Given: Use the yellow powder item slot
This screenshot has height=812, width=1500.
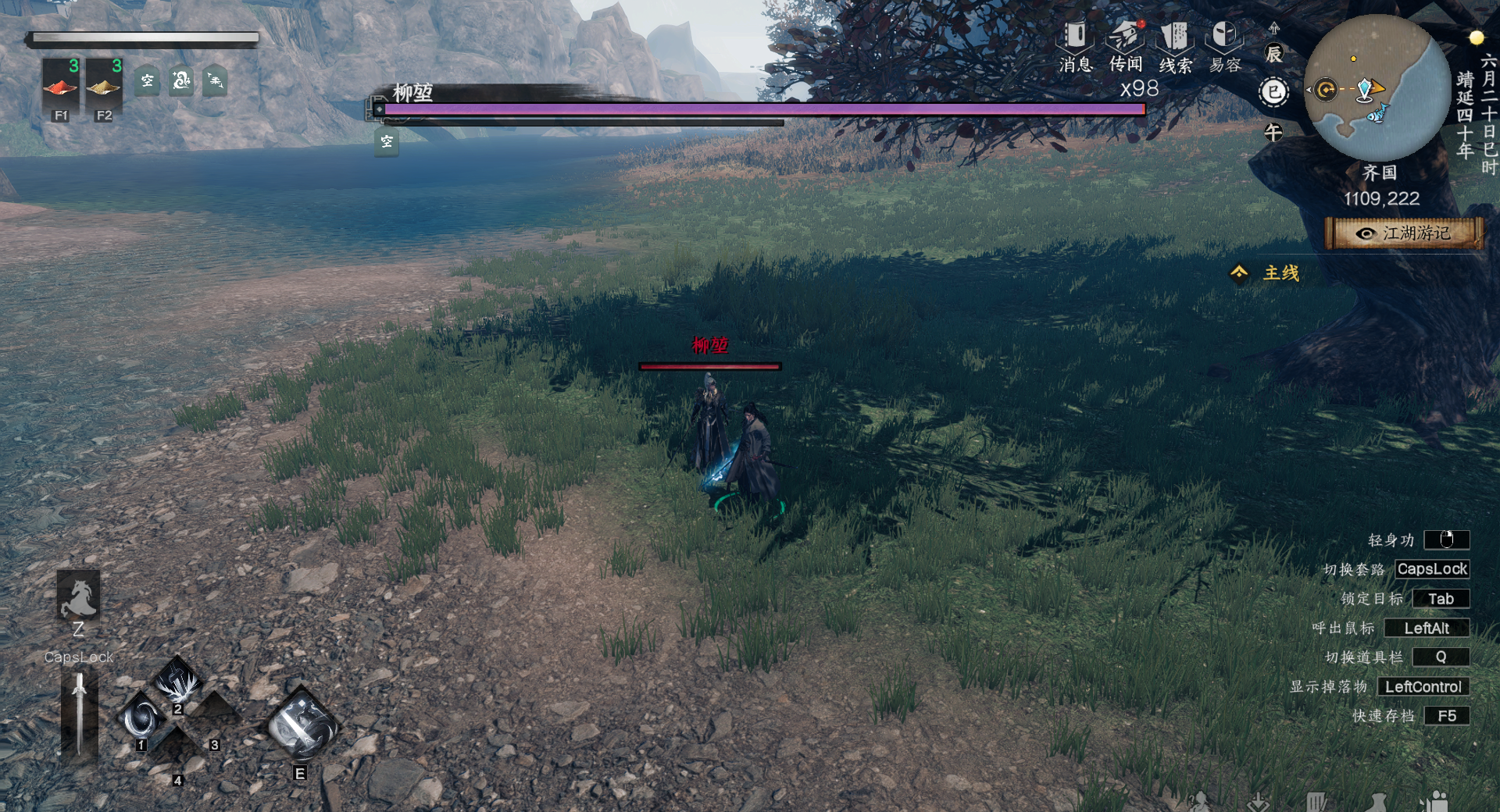Looking at the screenshot, I should (103, 85).
